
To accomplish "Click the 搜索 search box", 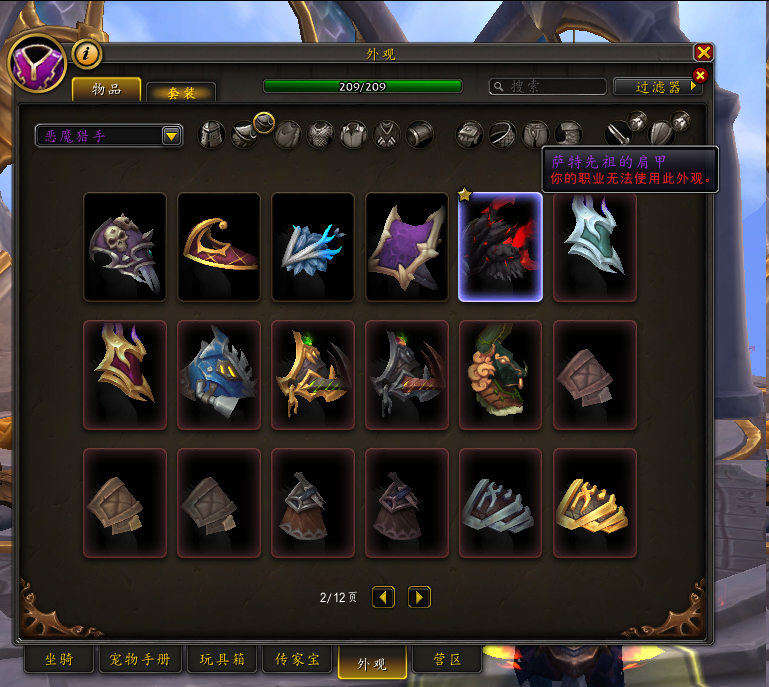I will tap(548, 87).
